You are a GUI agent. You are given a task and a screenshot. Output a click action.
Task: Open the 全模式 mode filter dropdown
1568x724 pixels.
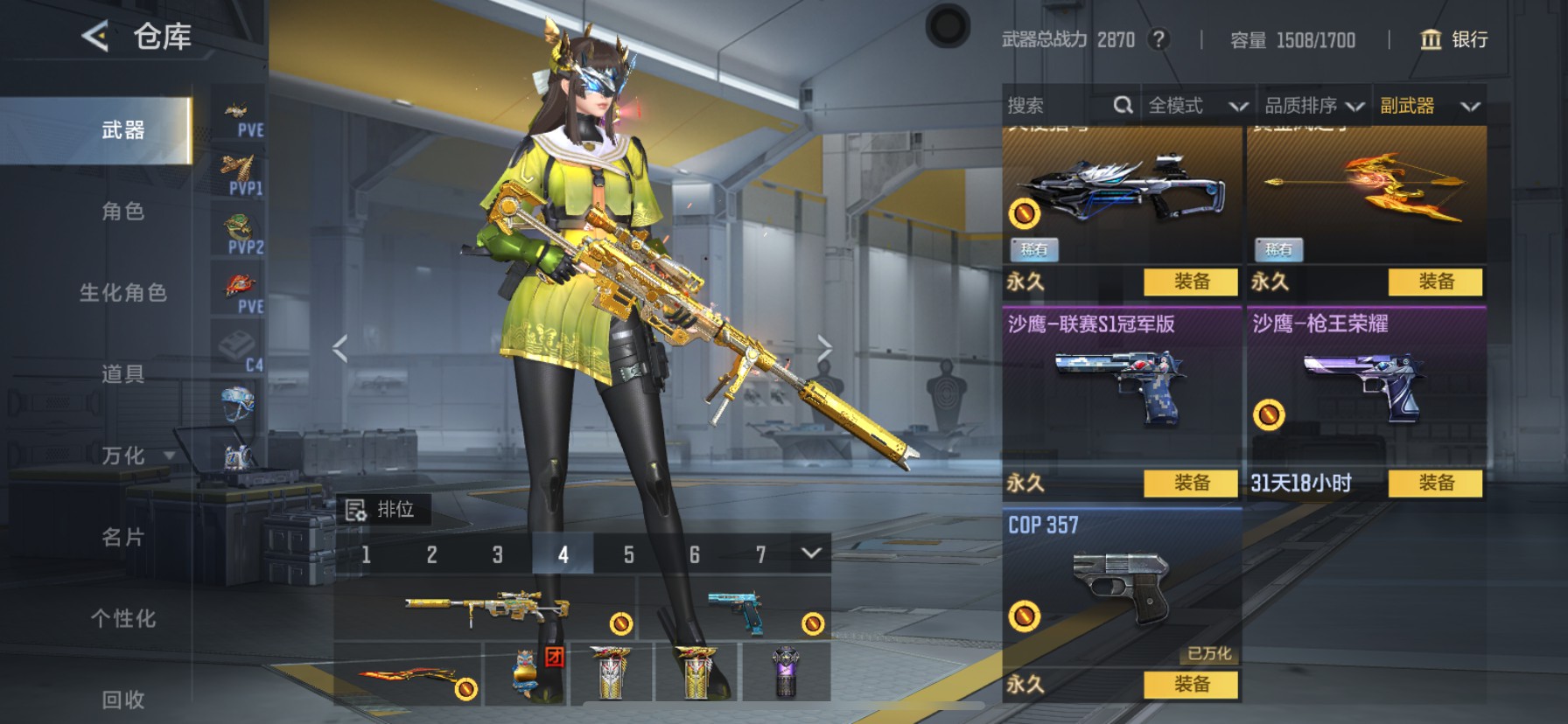click(x=1197, y=106)
